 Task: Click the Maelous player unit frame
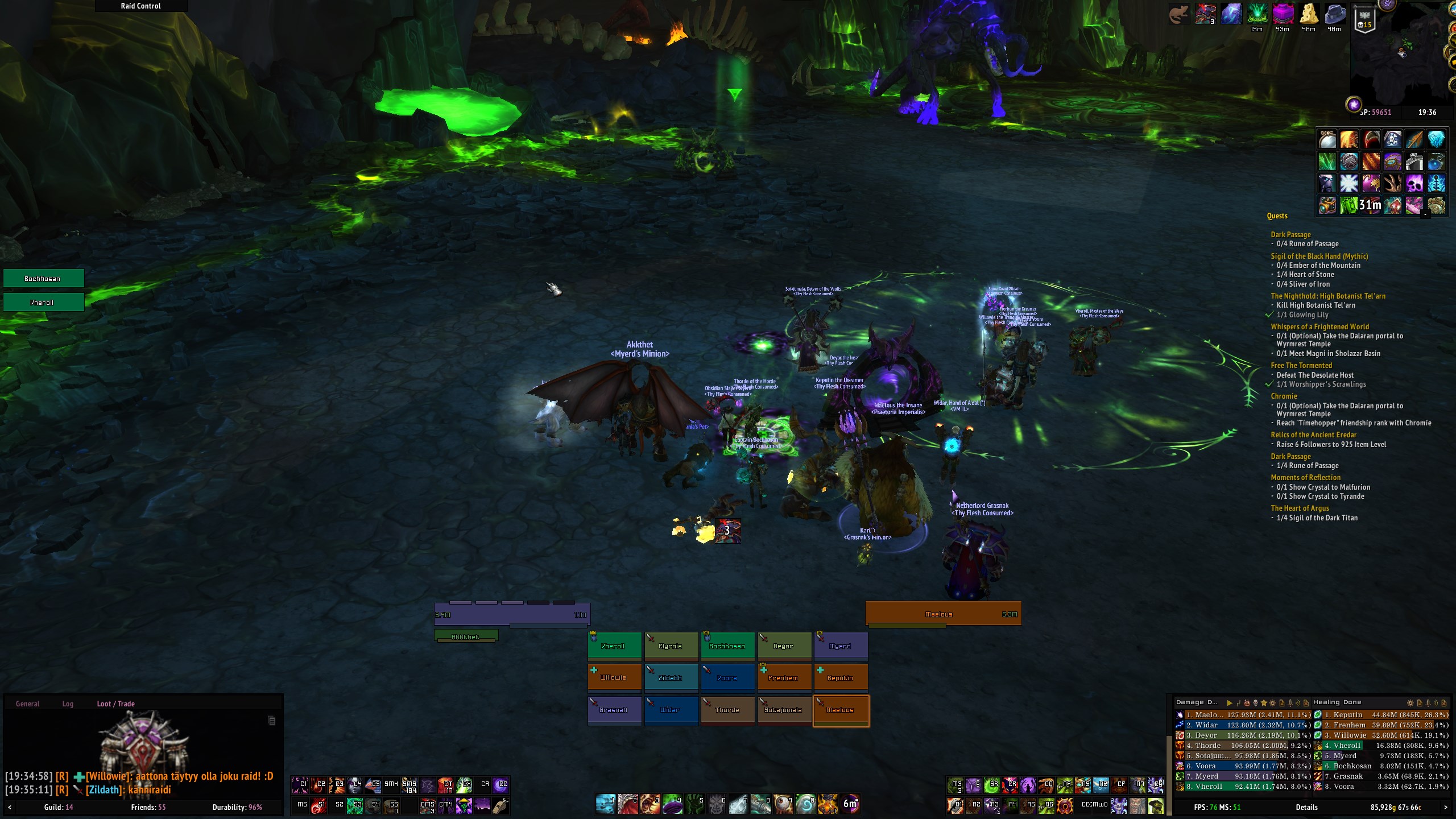click(942, 614)
